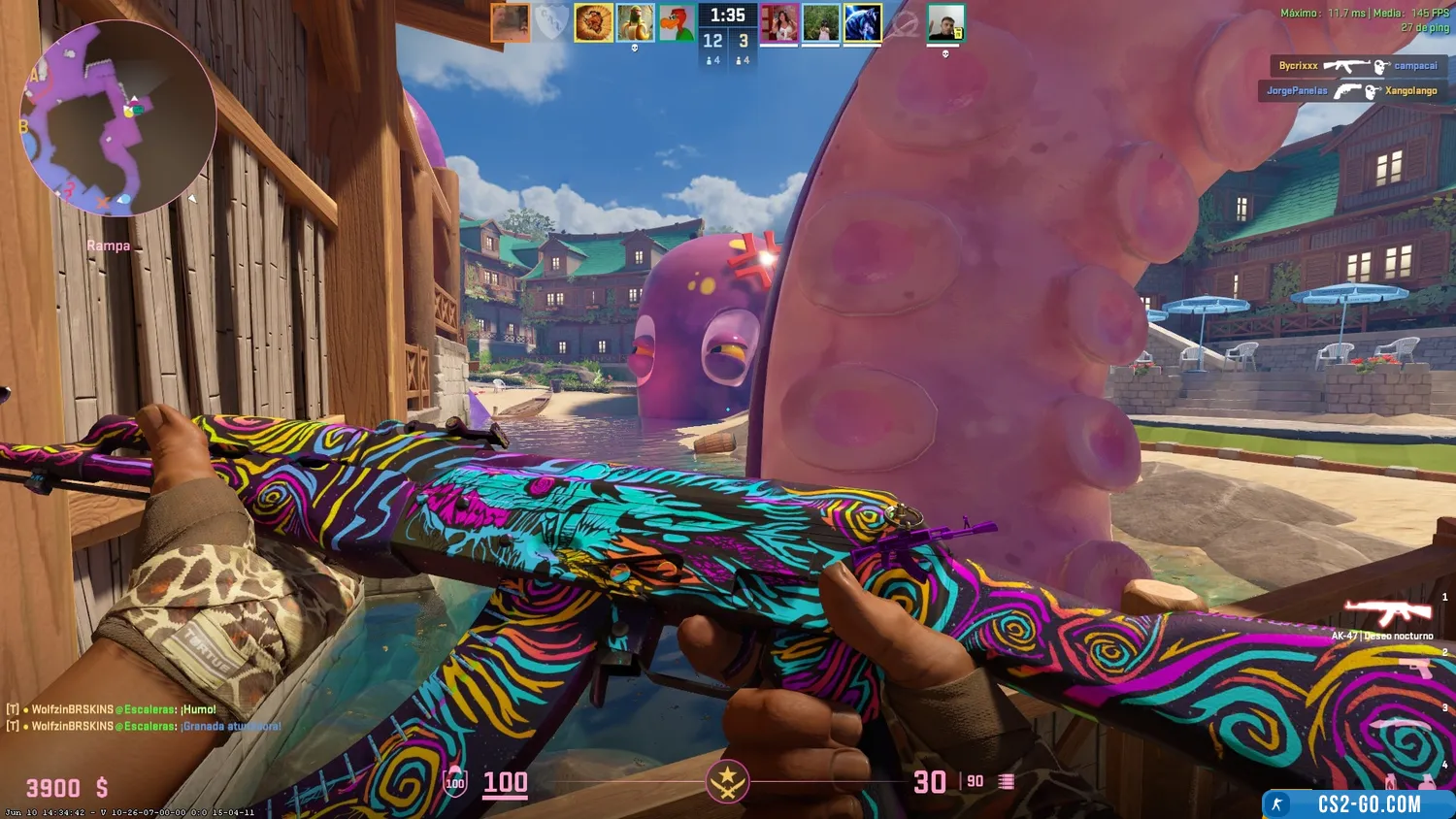Image resolution: width=1456 pixels, height=819 pixels.
Task: Click the Bycrixxx killfeed entry
Action: click(x=1357, y=66)
